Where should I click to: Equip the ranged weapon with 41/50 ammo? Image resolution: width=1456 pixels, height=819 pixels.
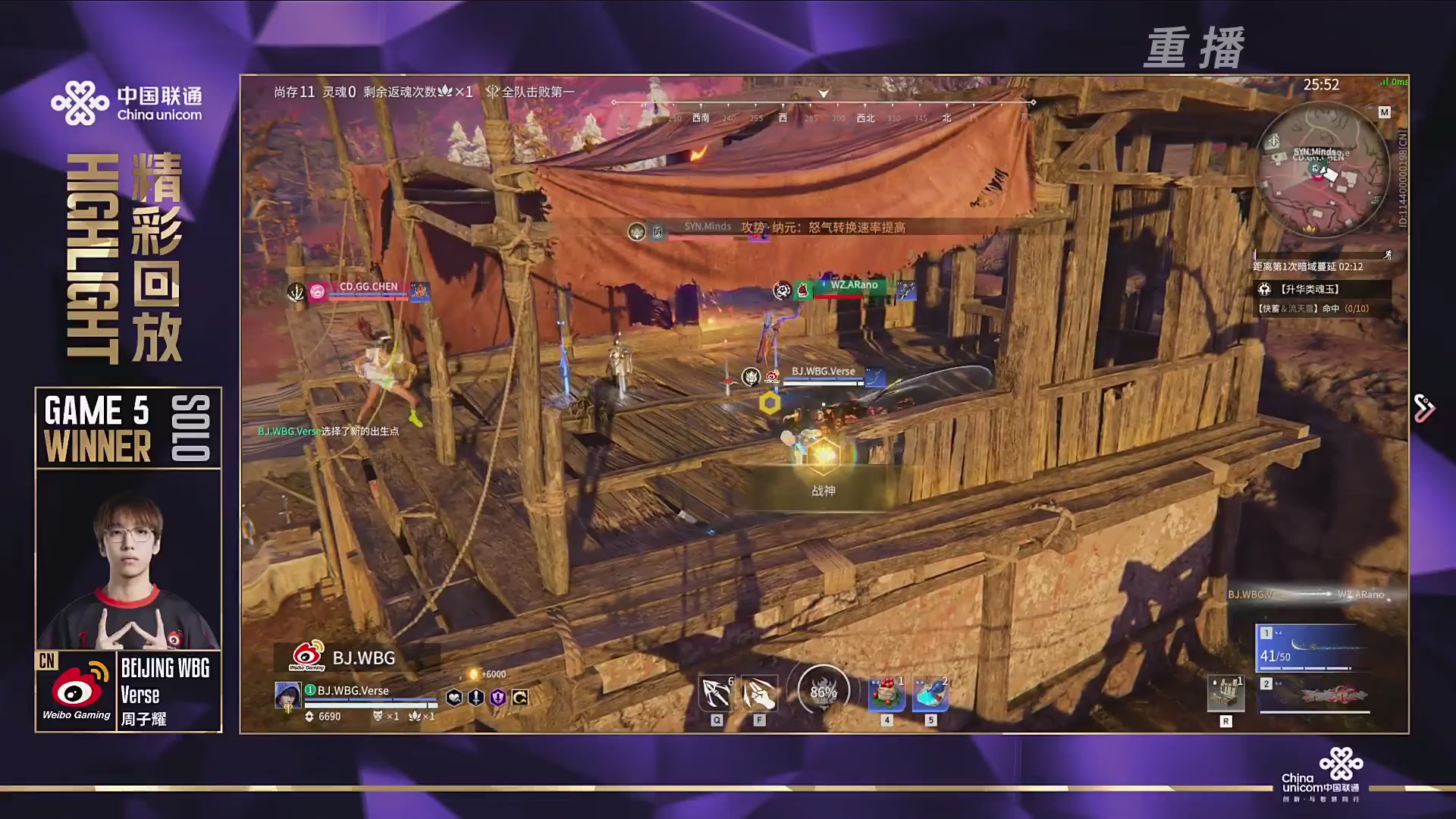1314,648
